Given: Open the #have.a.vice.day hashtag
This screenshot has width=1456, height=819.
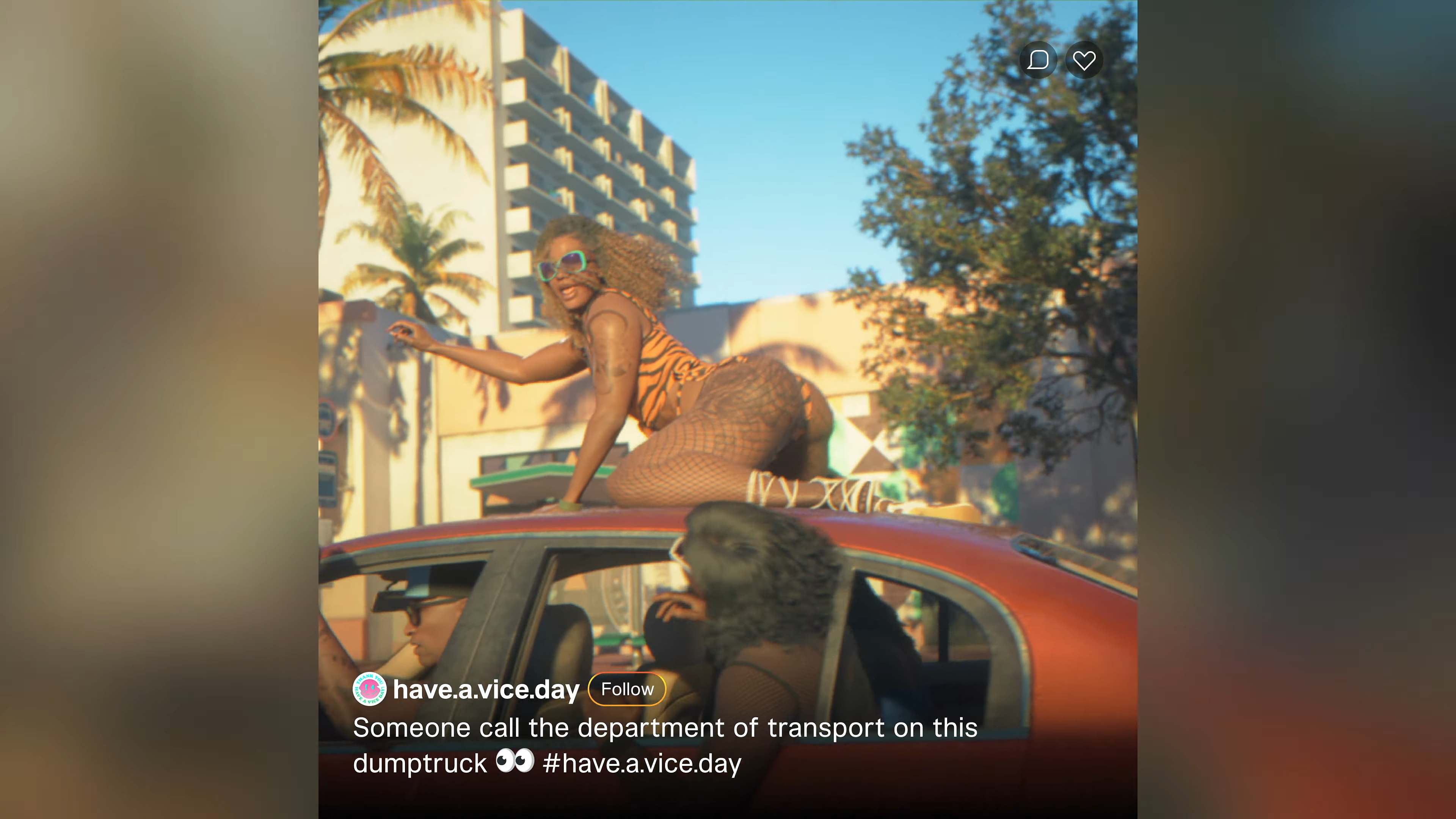Looking at the screenshot, I should coord(642,764).
